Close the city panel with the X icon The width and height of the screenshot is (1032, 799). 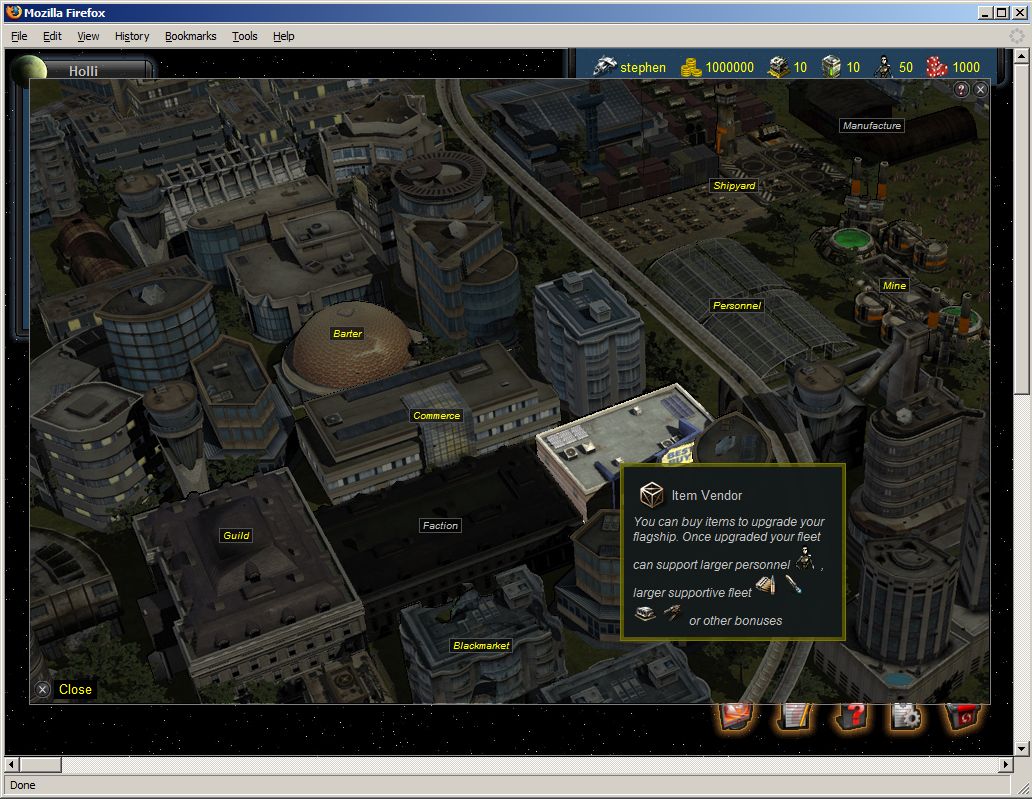pyautogui.click(x=980, y=90)
